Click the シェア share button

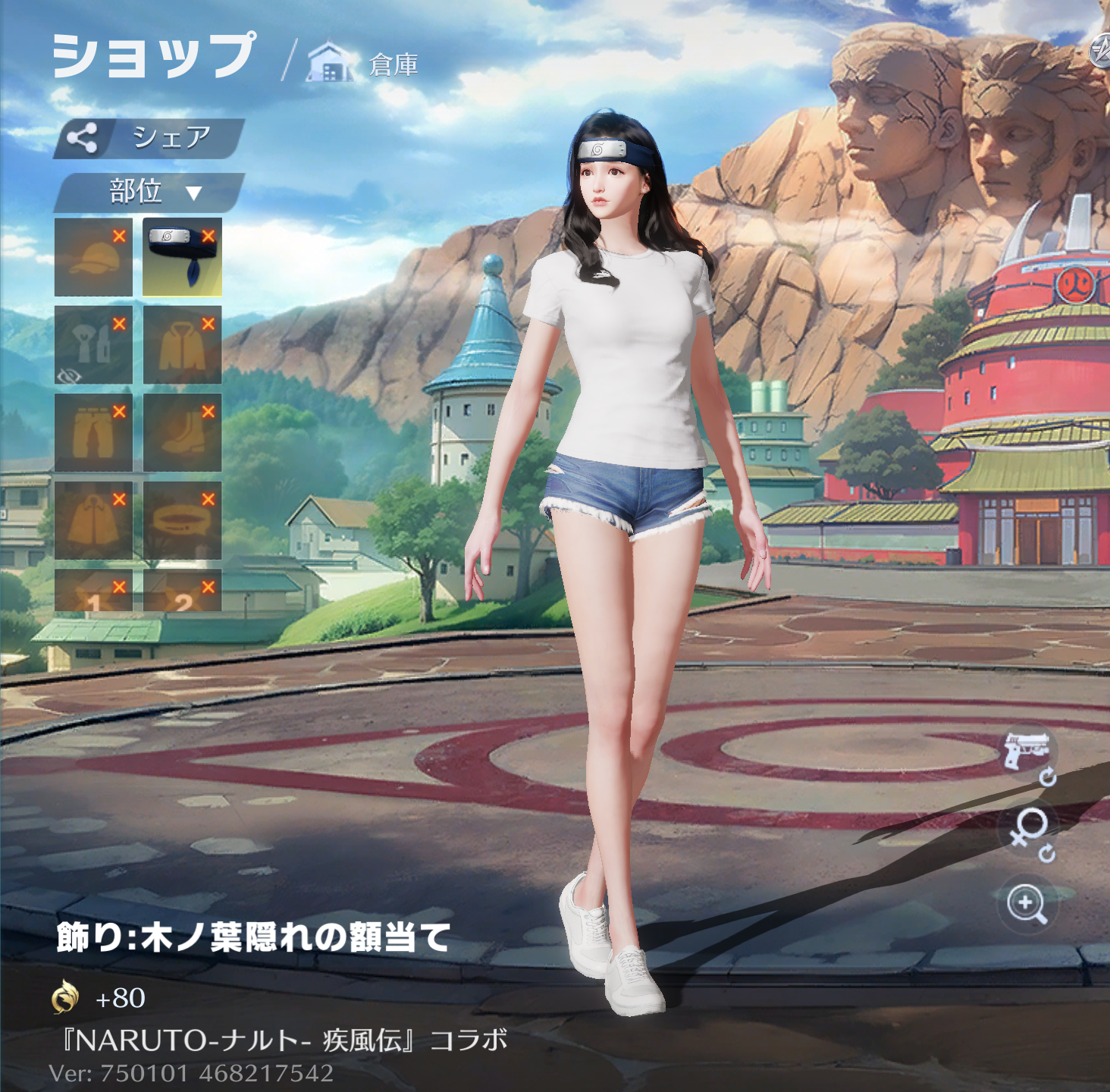[x=149, y=138]
